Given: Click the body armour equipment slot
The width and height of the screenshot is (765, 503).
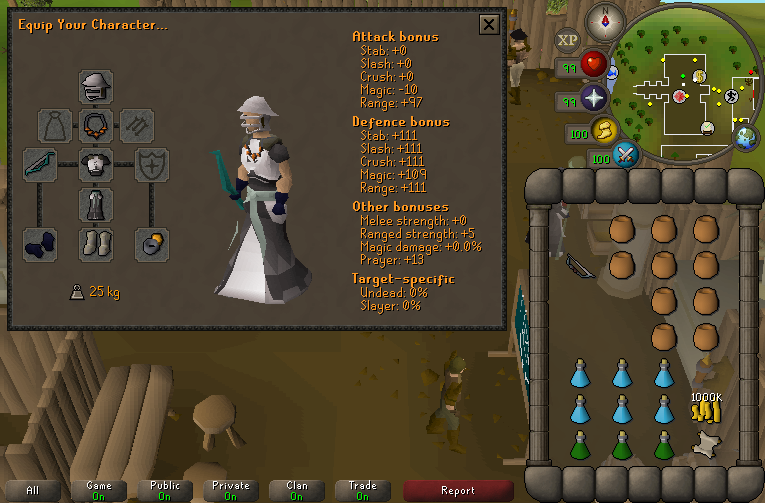Looking at the screenshot, I should pos(96,163).
